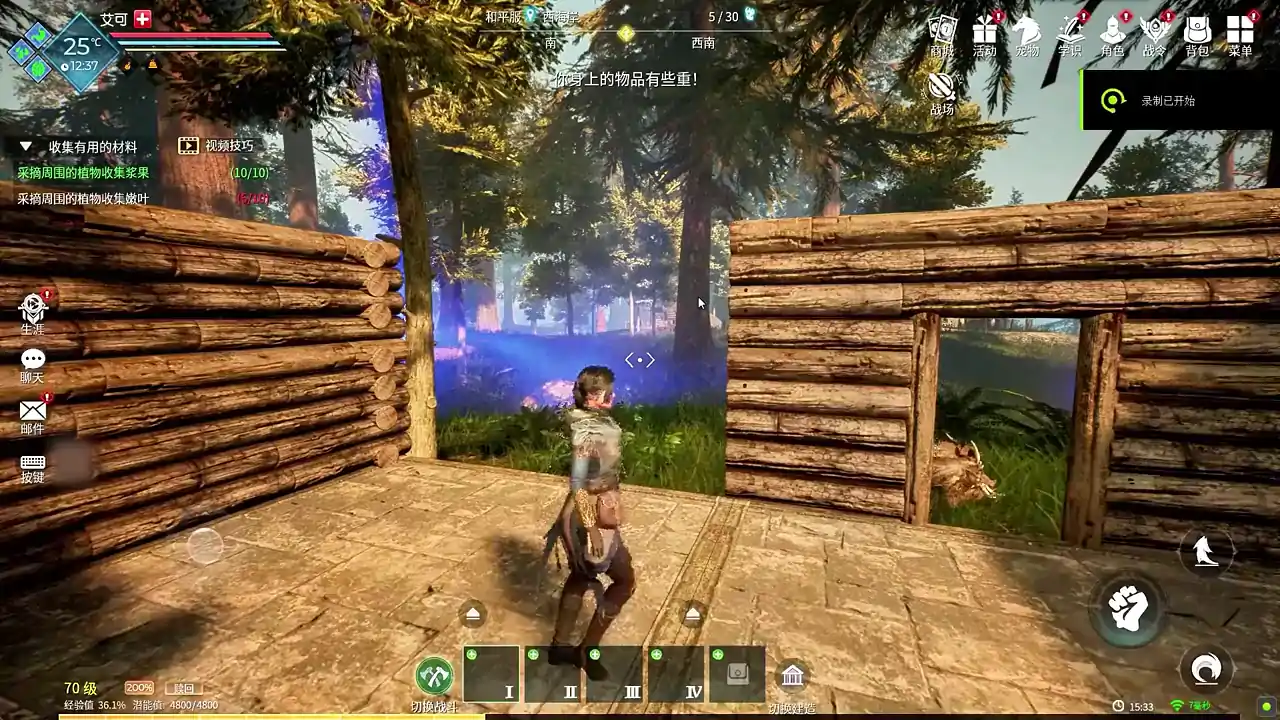Open the 角色 character sheet

coord(1112,33)
